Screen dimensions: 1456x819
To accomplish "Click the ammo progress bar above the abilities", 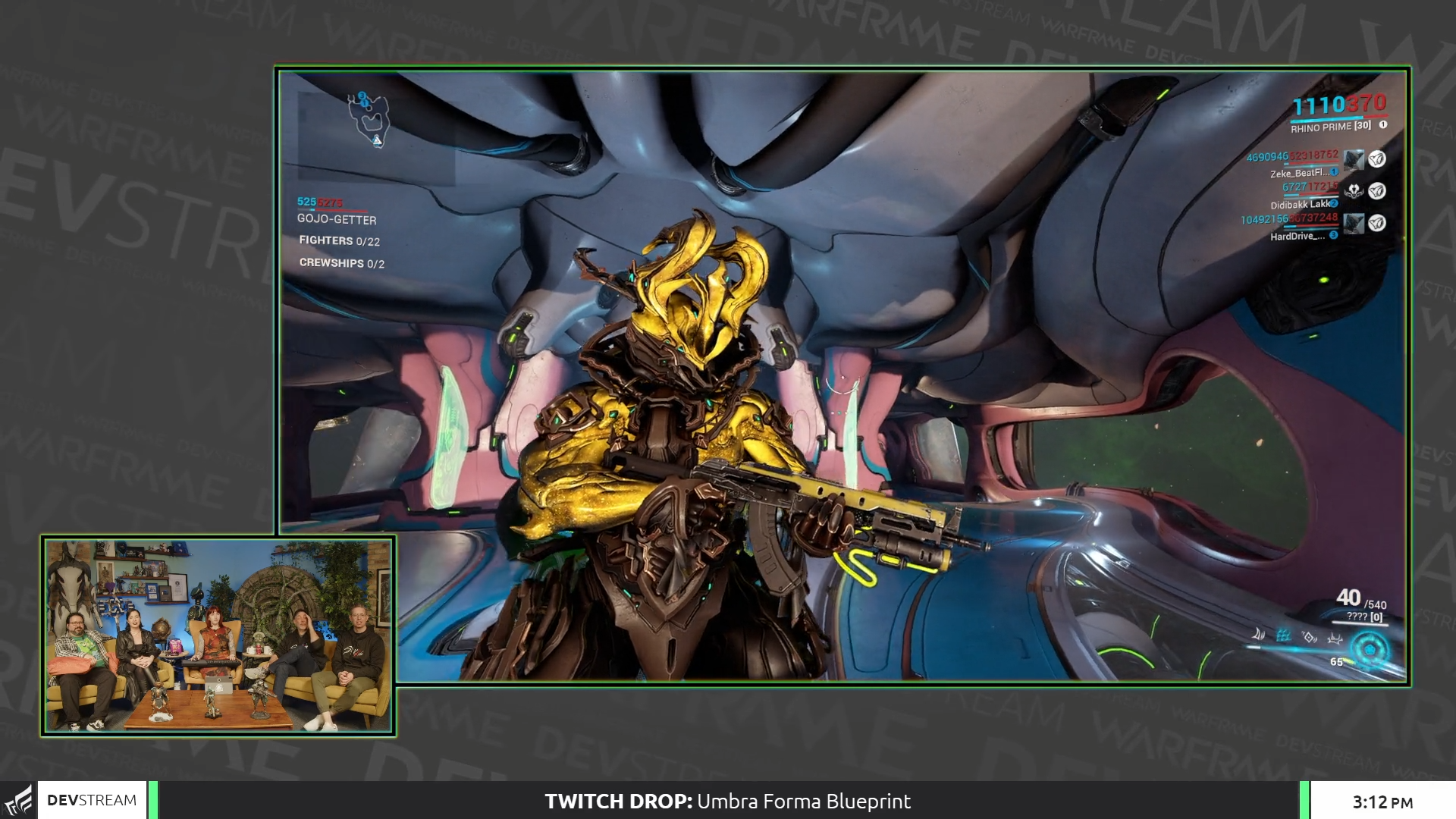I will click(x=1360, y=623).
